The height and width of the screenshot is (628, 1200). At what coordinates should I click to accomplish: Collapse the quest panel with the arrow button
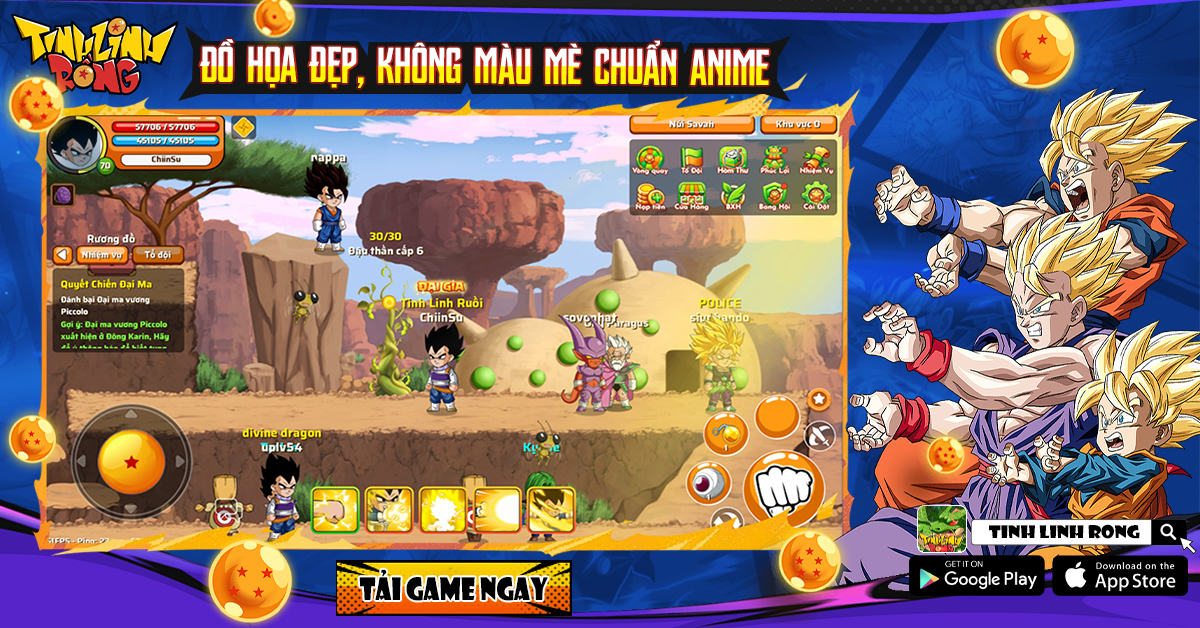(x=63, y=255)
